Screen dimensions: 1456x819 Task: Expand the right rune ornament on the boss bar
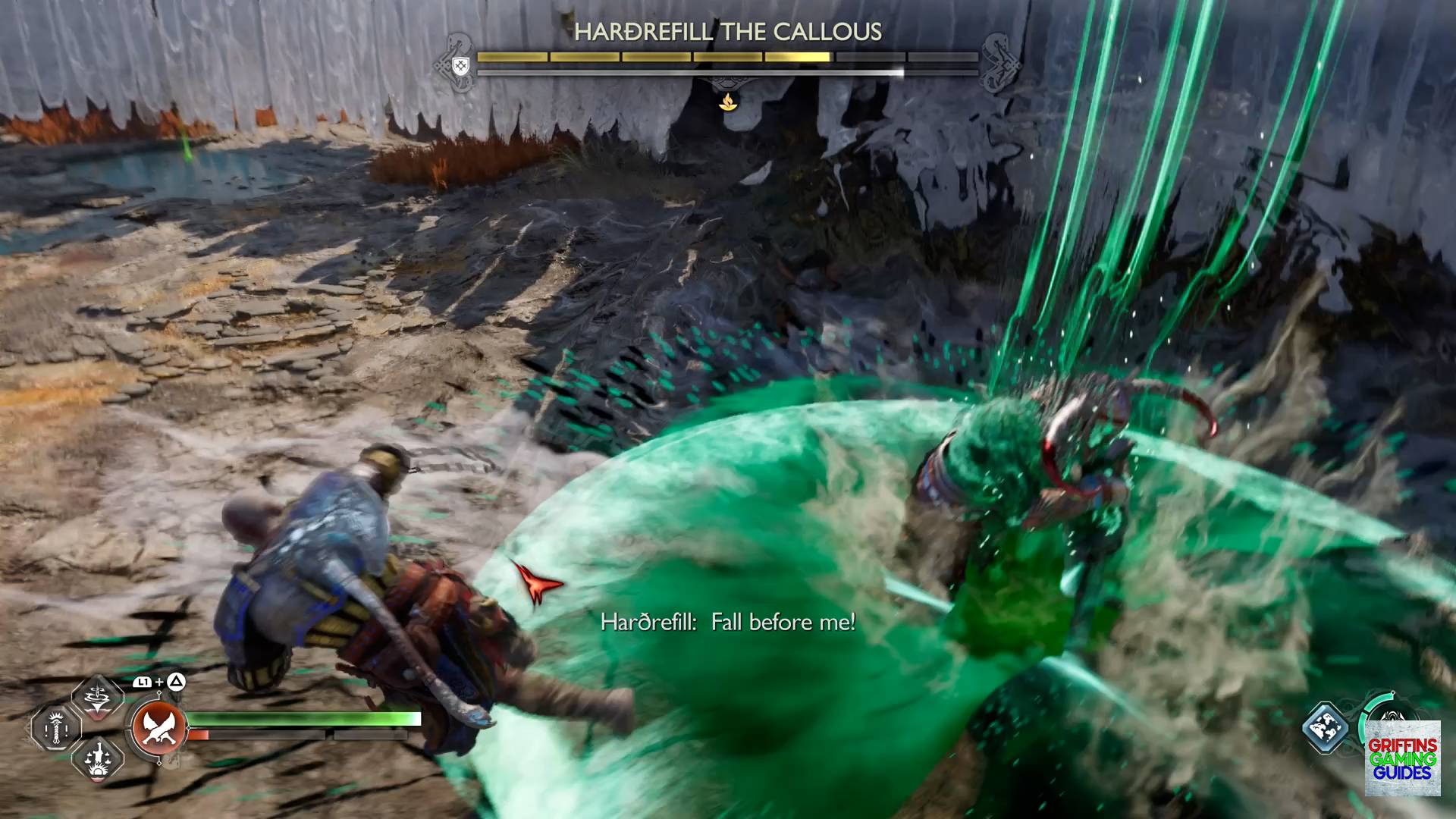click(997, 64)
